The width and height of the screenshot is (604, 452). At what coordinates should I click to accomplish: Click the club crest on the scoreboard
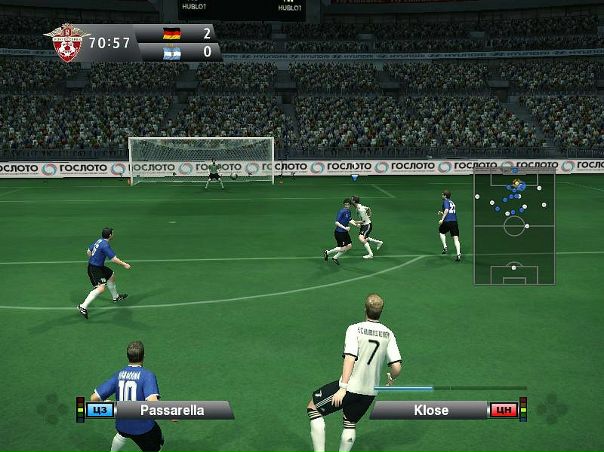point(68,43)
